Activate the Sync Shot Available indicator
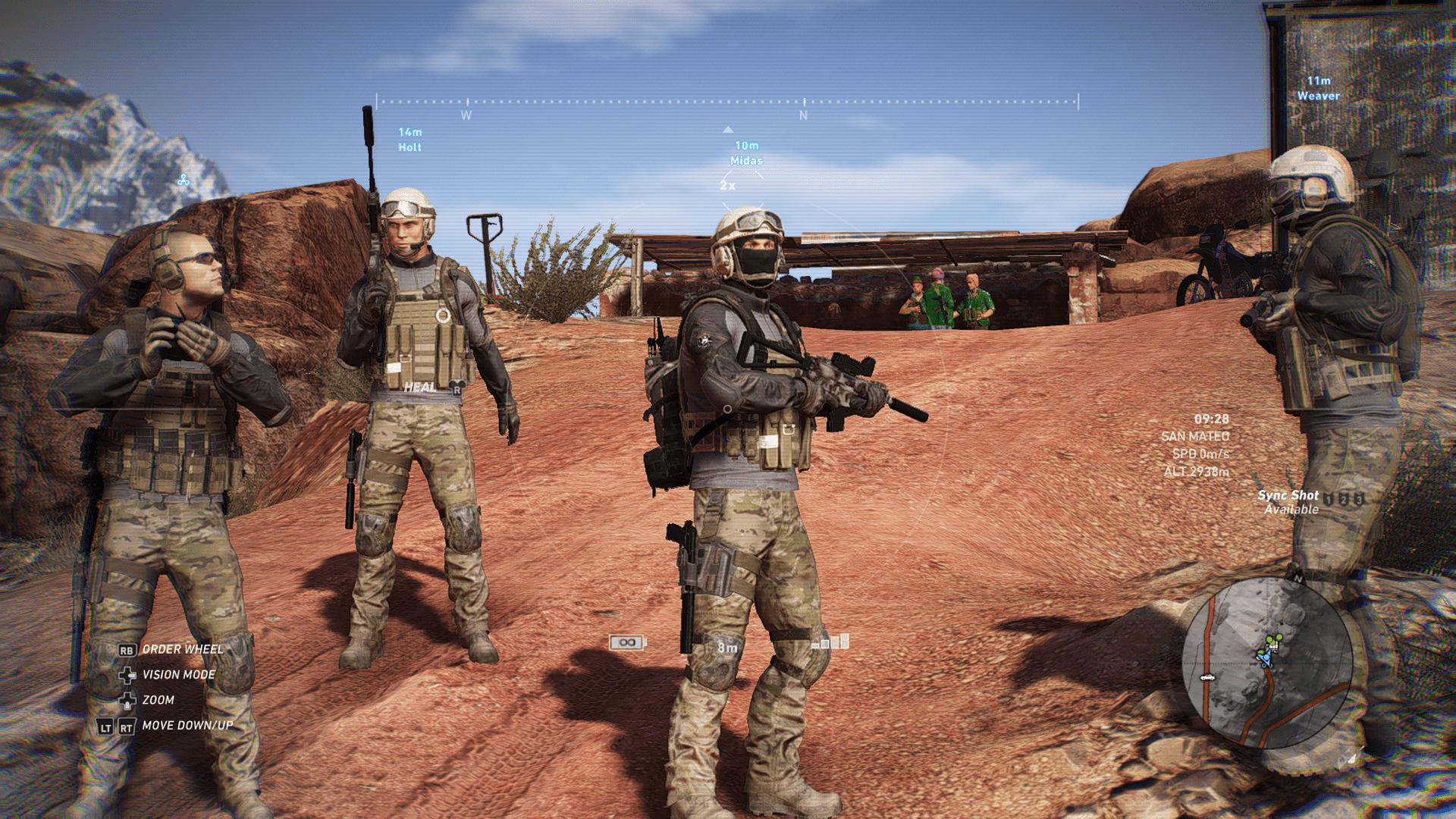Image resolution: width=1456 pixels, height=819 pixels. tap(1291, 502)
